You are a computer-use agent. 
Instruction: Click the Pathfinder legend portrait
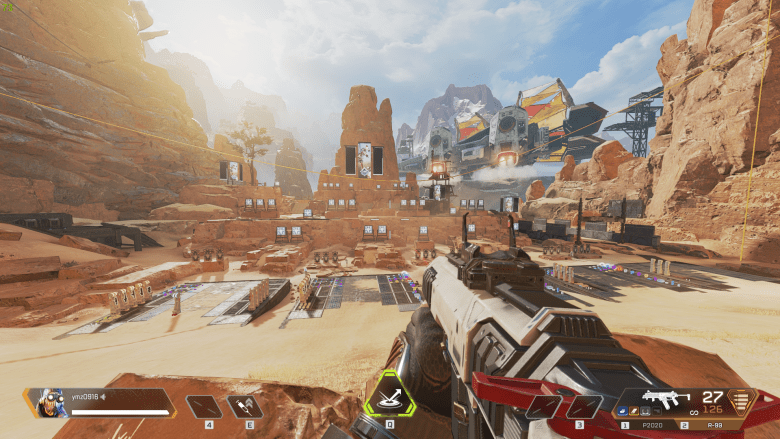click(x=46, y=402)
